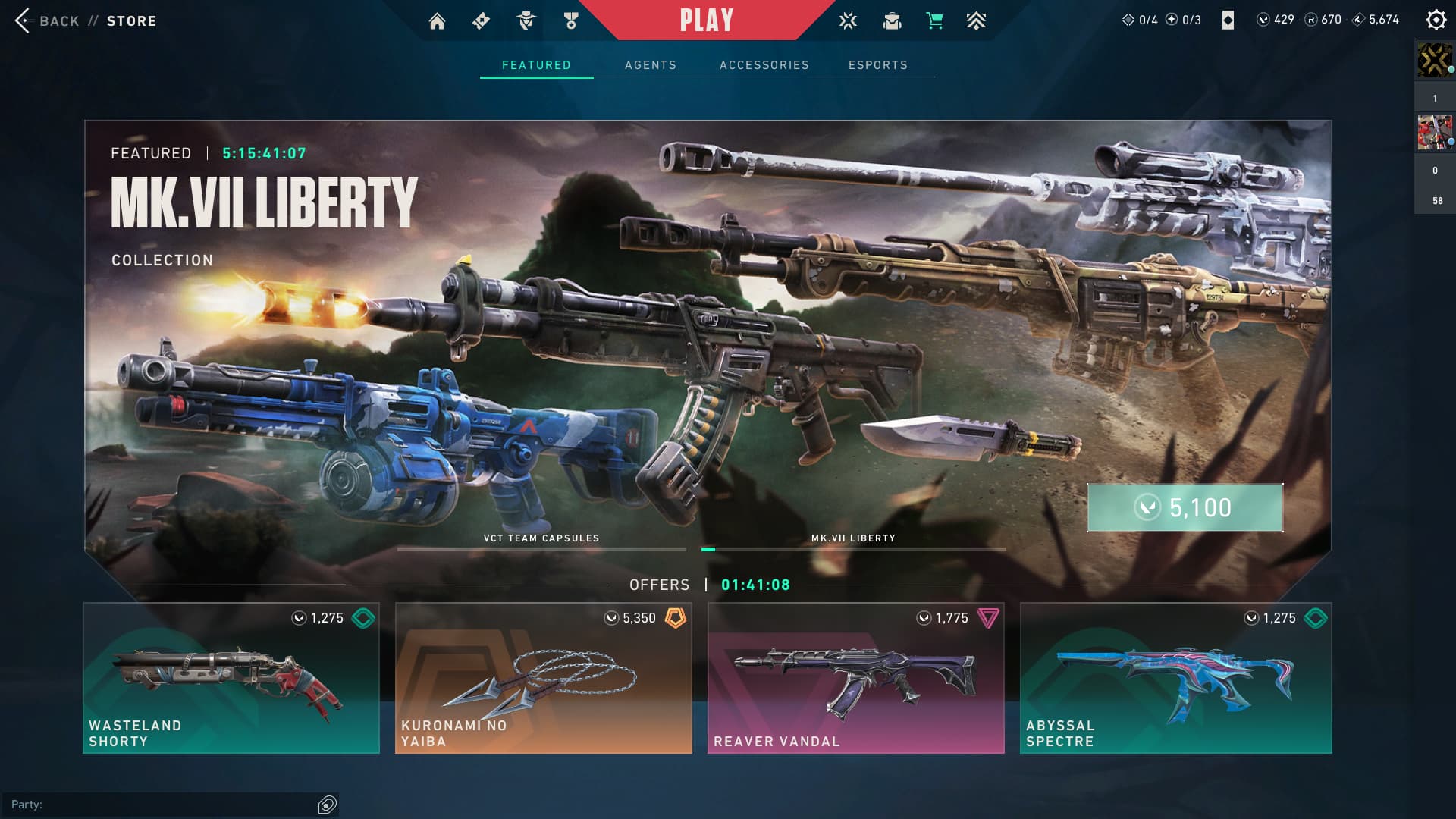Viewport: 1456px width, 819px height.
Task: Start matchmaking with the PLAY button
Action: (706, 20)
